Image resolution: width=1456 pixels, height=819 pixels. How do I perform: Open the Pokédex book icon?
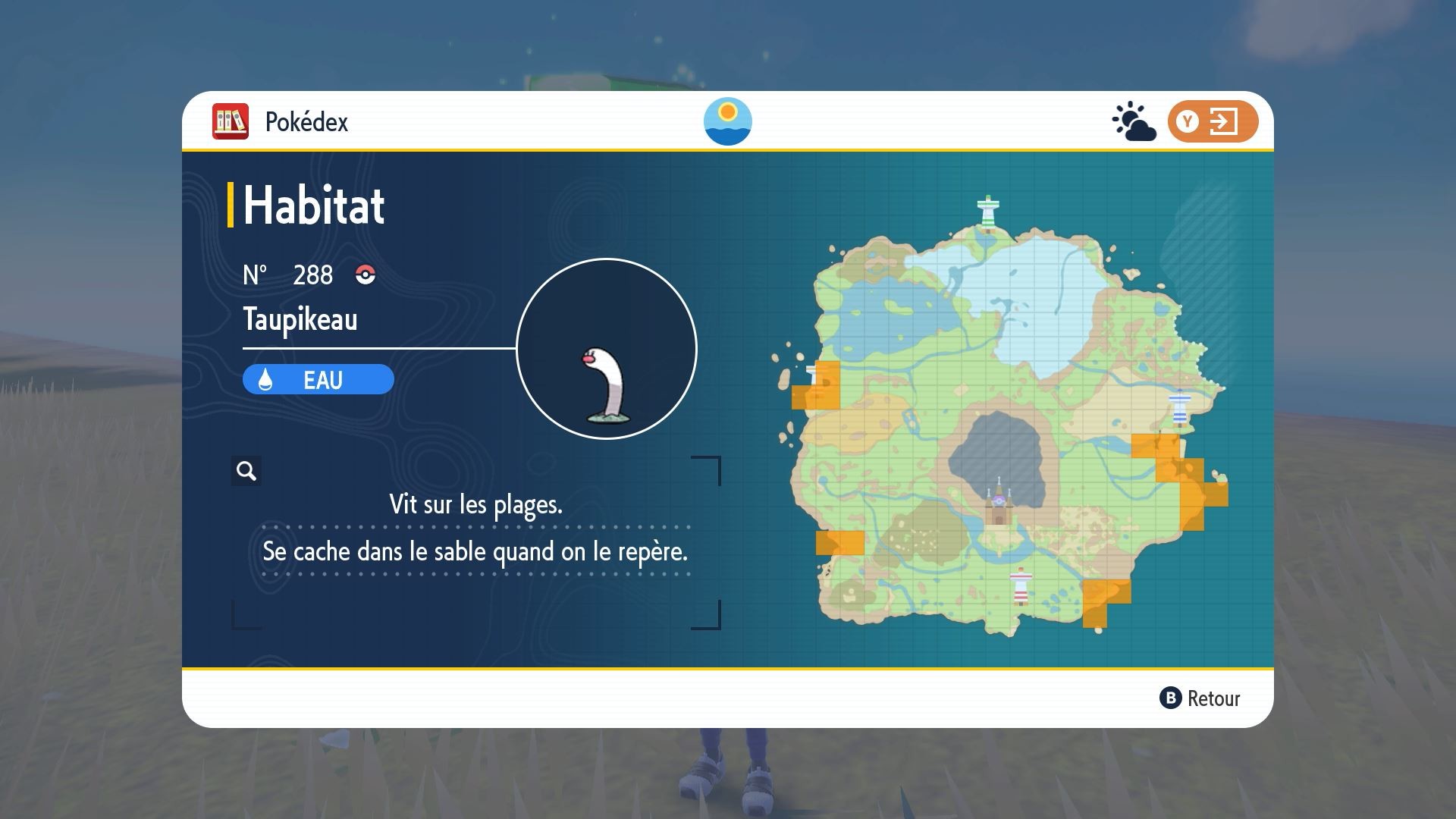pos(230,121)
